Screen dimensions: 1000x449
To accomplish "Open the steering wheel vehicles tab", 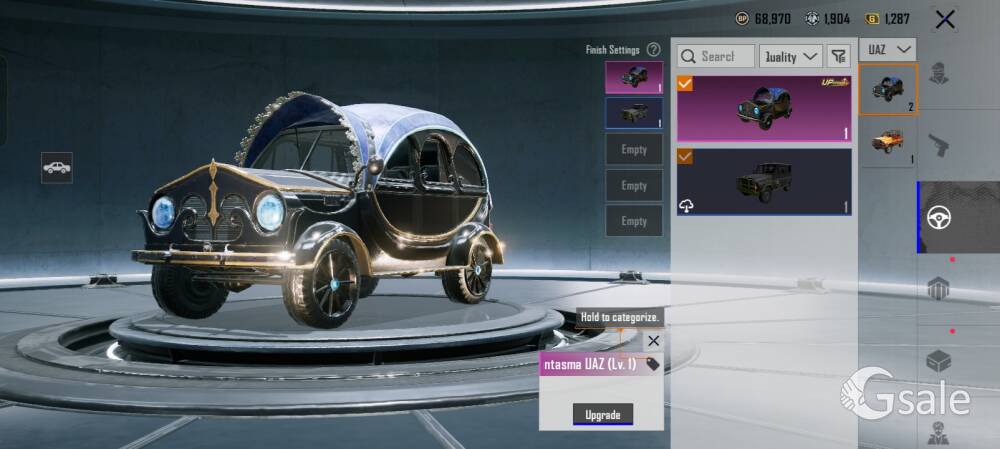I will point(939,217).
